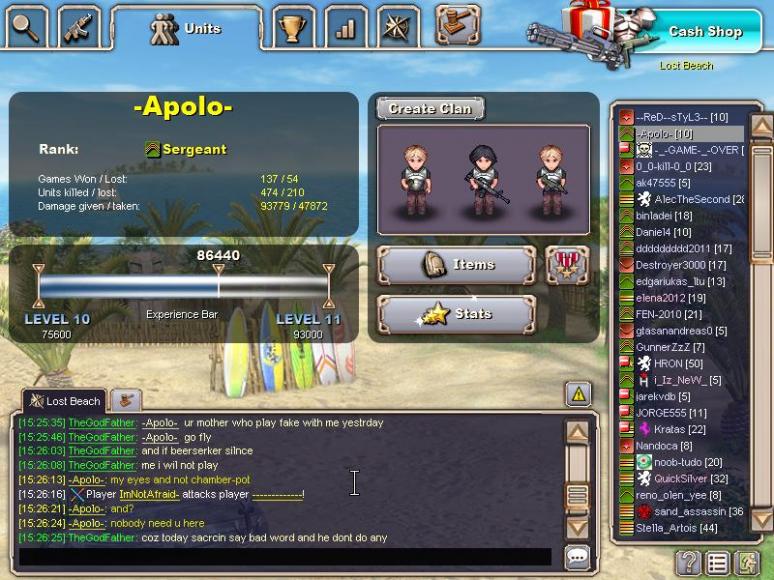This screenshot has width=774, height=580.
Task: Switch to the Lost Beach chat tab
Action: (x=64, y=401)
